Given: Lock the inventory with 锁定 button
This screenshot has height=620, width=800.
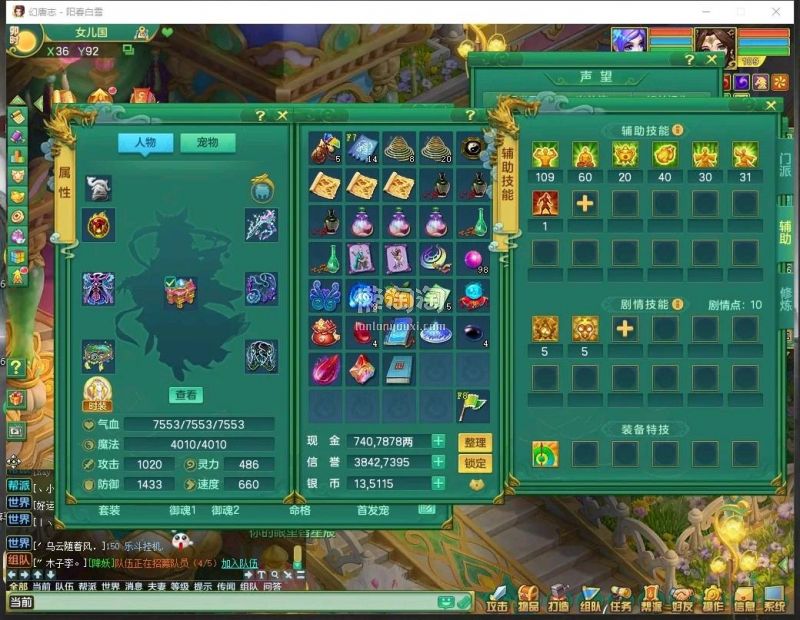Looking at the screenshot, I should tap(475, 463).
